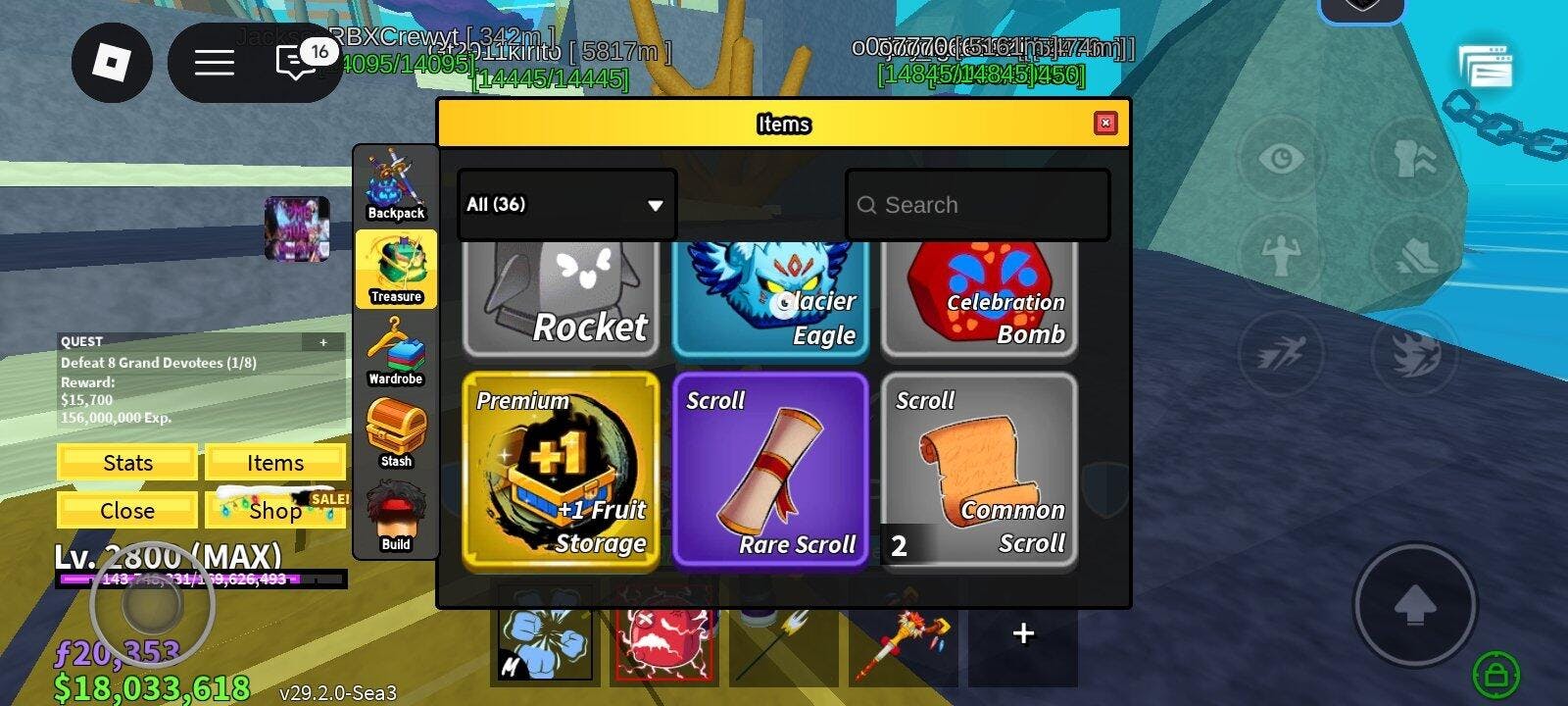Open the All (36) filter dropdown
Screen dimensions: 1568x706
pos(566,205)
